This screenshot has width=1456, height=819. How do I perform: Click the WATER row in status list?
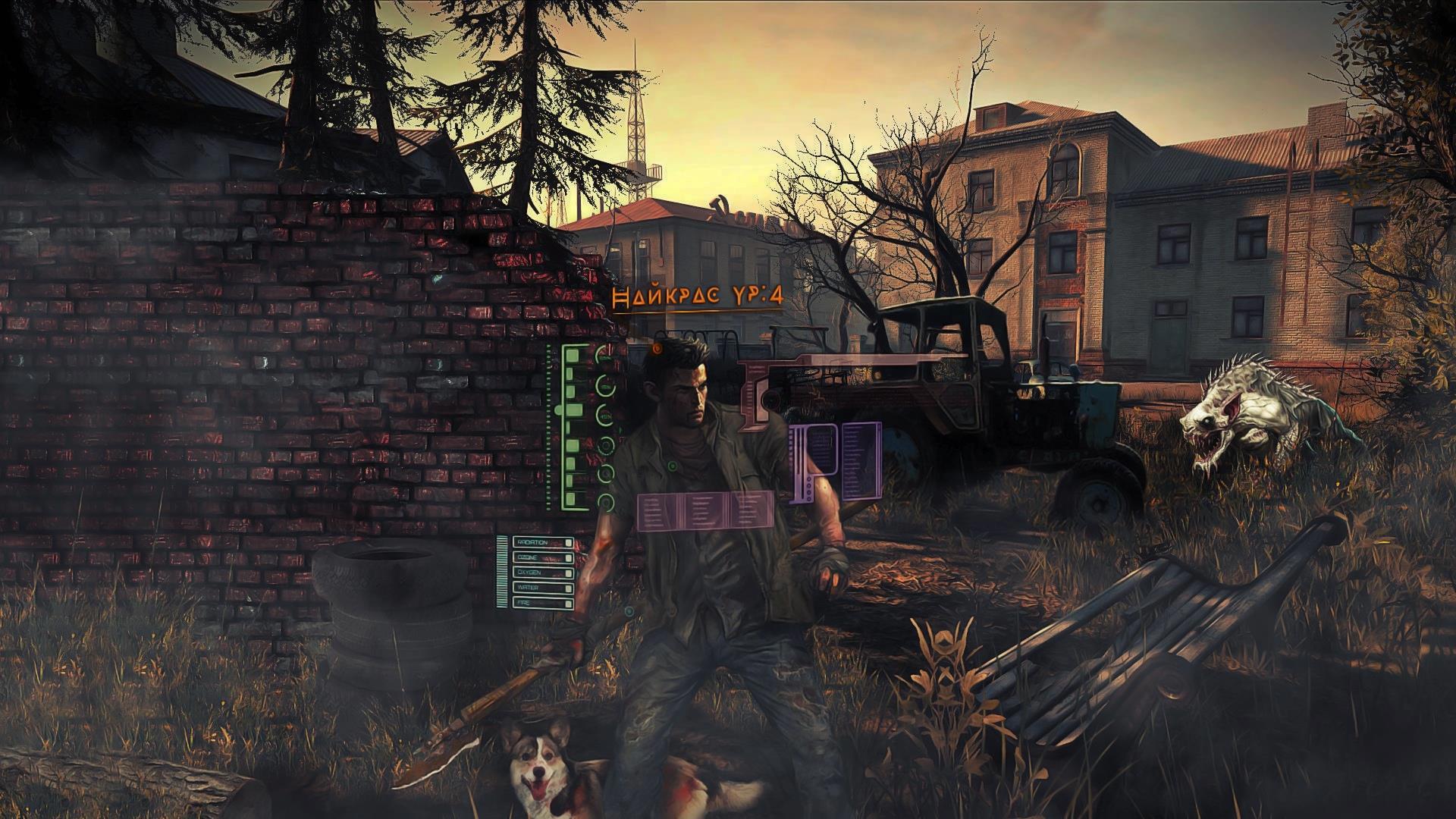(x=543, y=588)
